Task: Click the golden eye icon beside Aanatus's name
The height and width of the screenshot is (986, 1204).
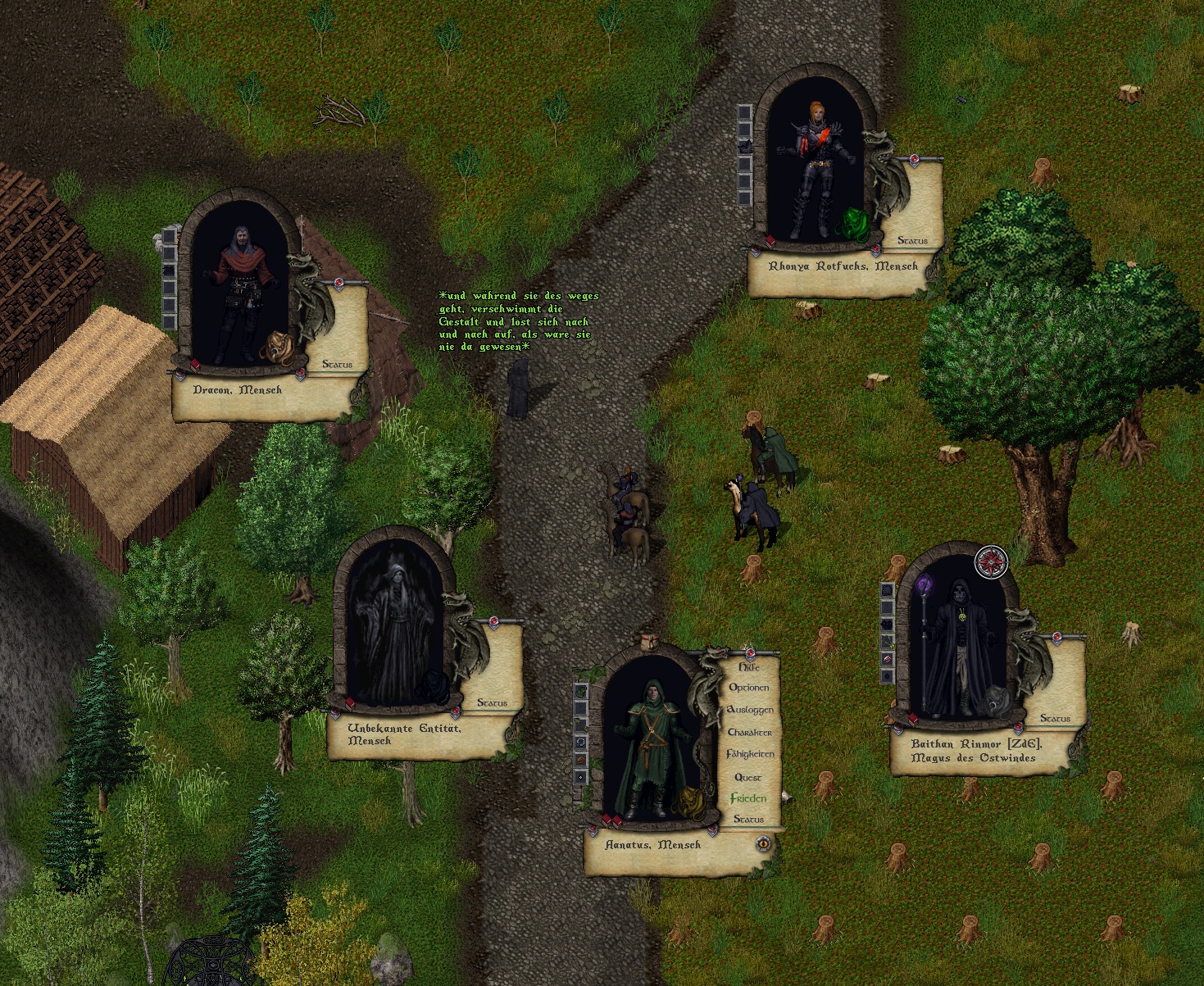Action: click(763, 843)
